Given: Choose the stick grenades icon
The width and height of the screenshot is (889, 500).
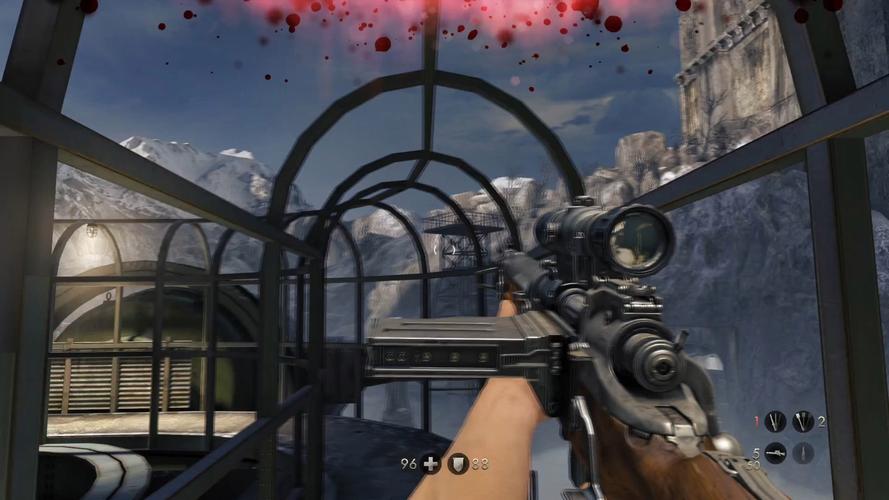Looking at the screenshot, I should pyautogui.click(x=803, y=422).
